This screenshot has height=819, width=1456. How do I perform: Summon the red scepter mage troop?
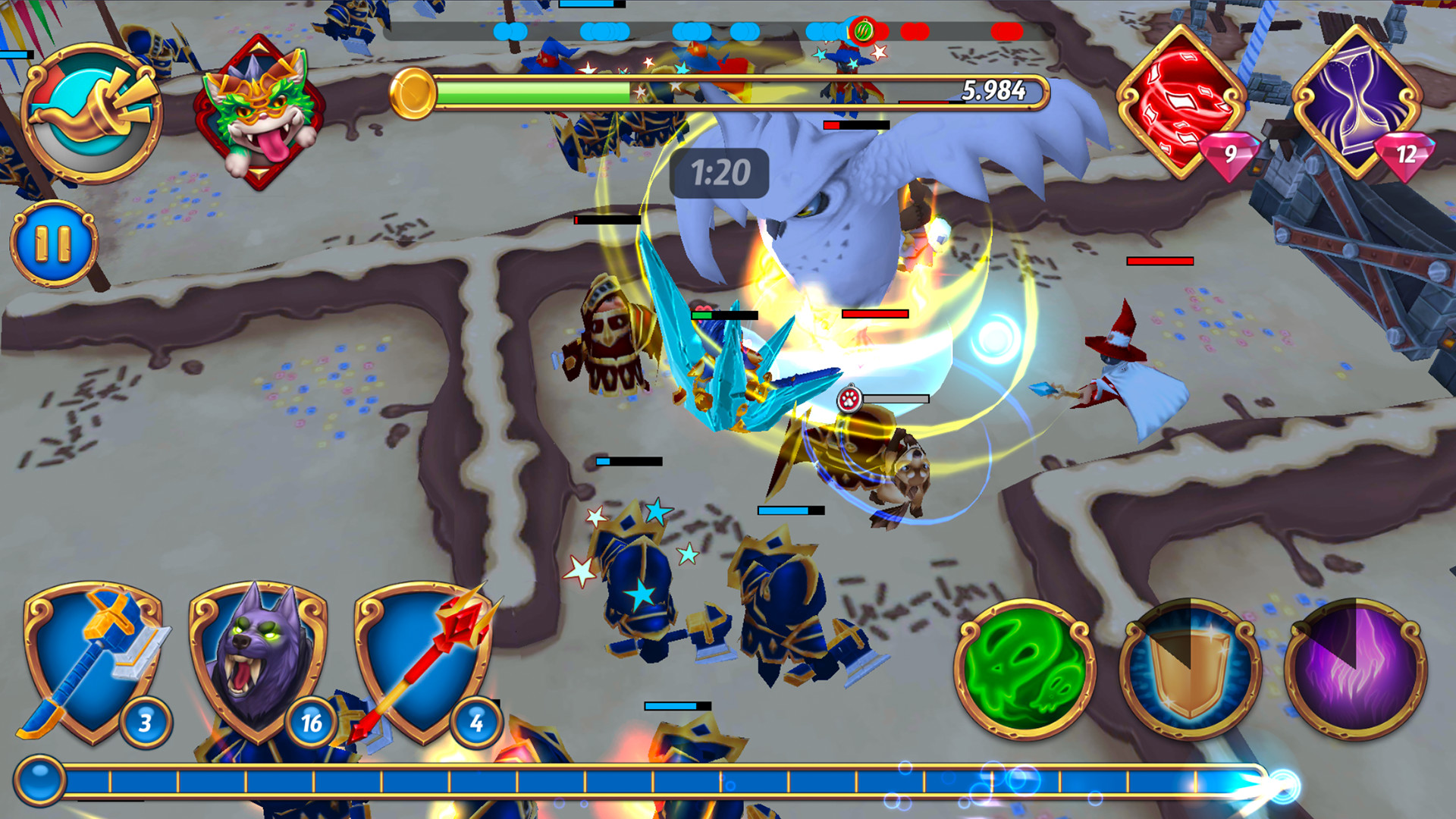[421, 660]
